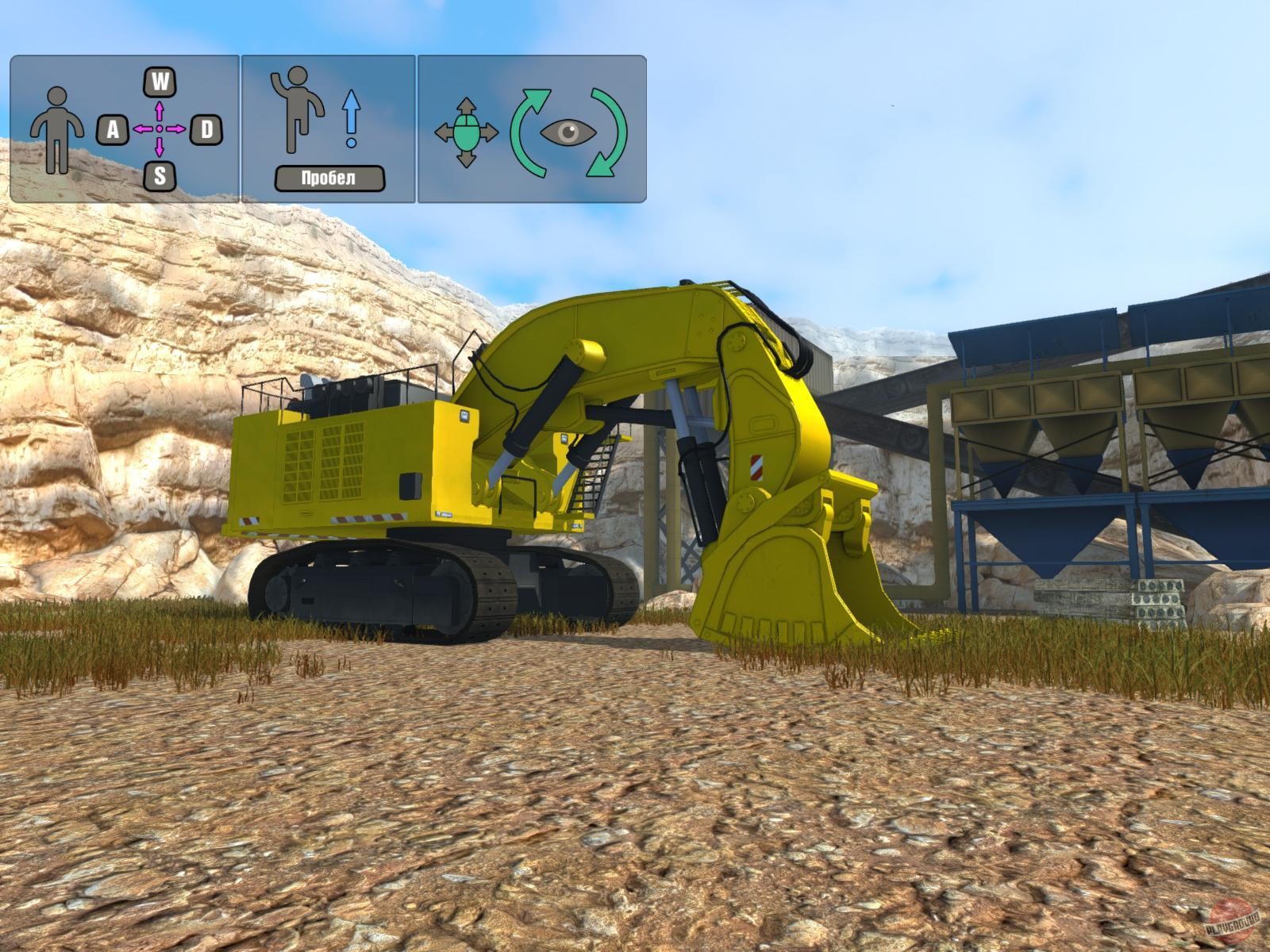Open the jump instruction panel
The height and width of the screenshot is (952, 1270).
coord(325,127)
